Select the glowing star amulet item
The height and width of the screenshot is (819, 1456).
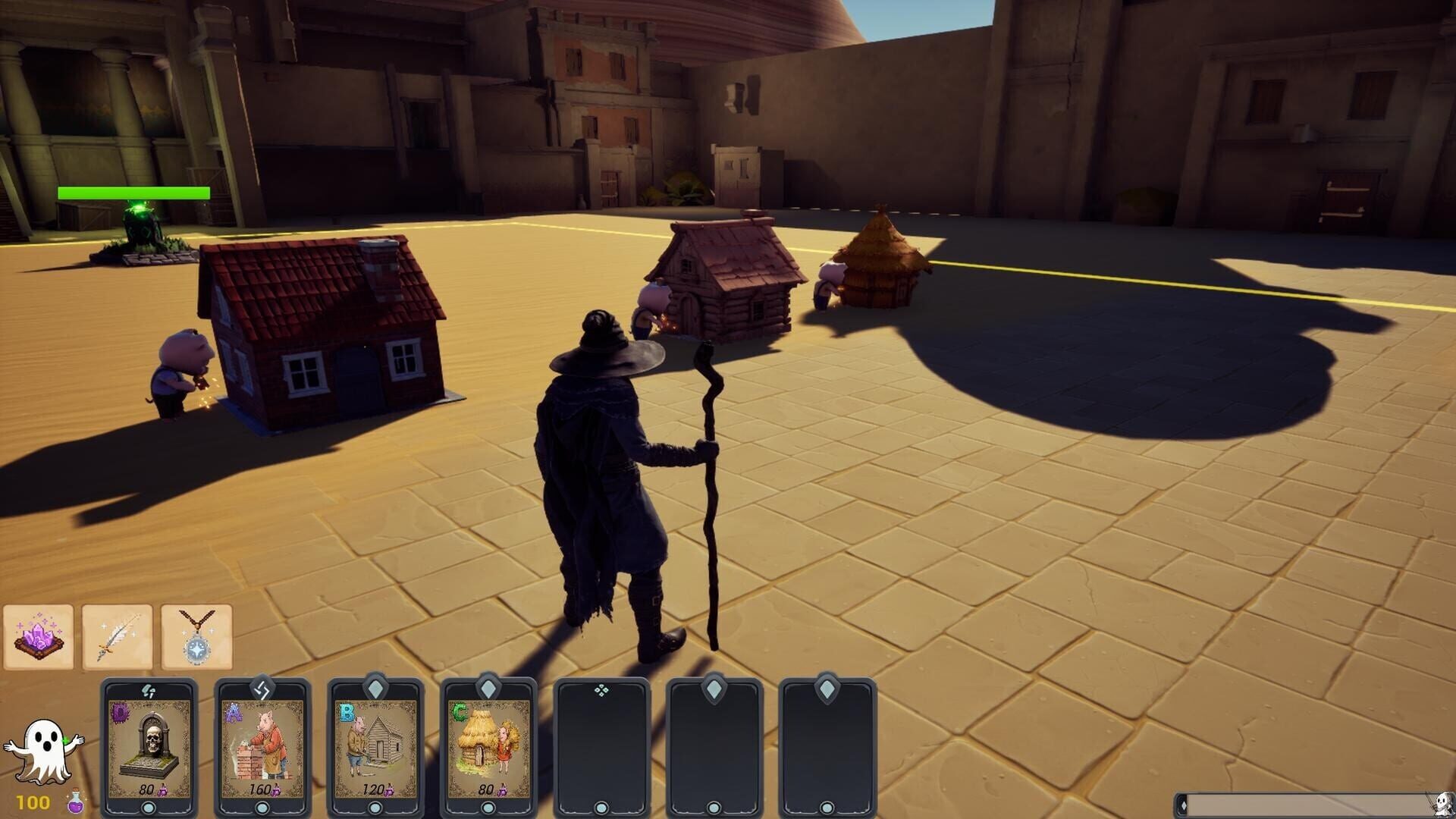point(199,638)
